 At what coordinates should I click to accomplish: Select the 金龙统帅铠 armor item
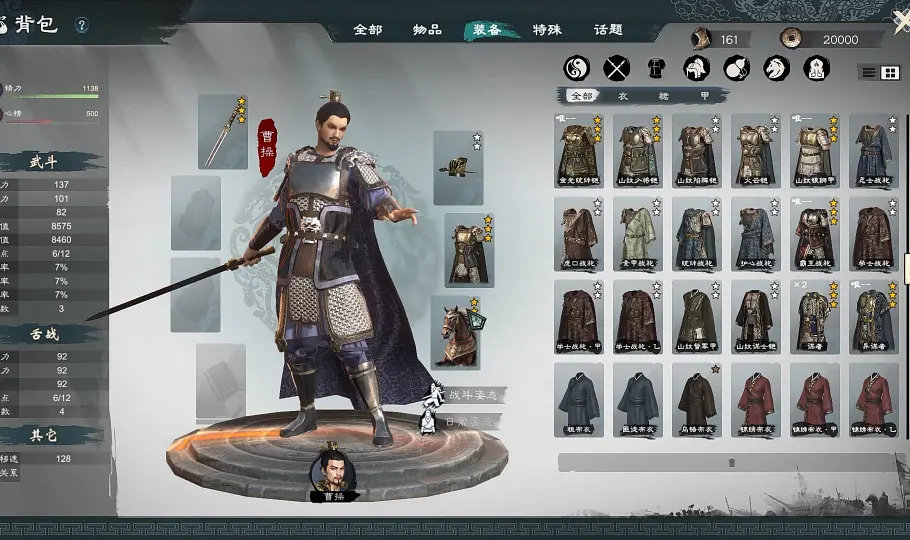coord(578,151)
